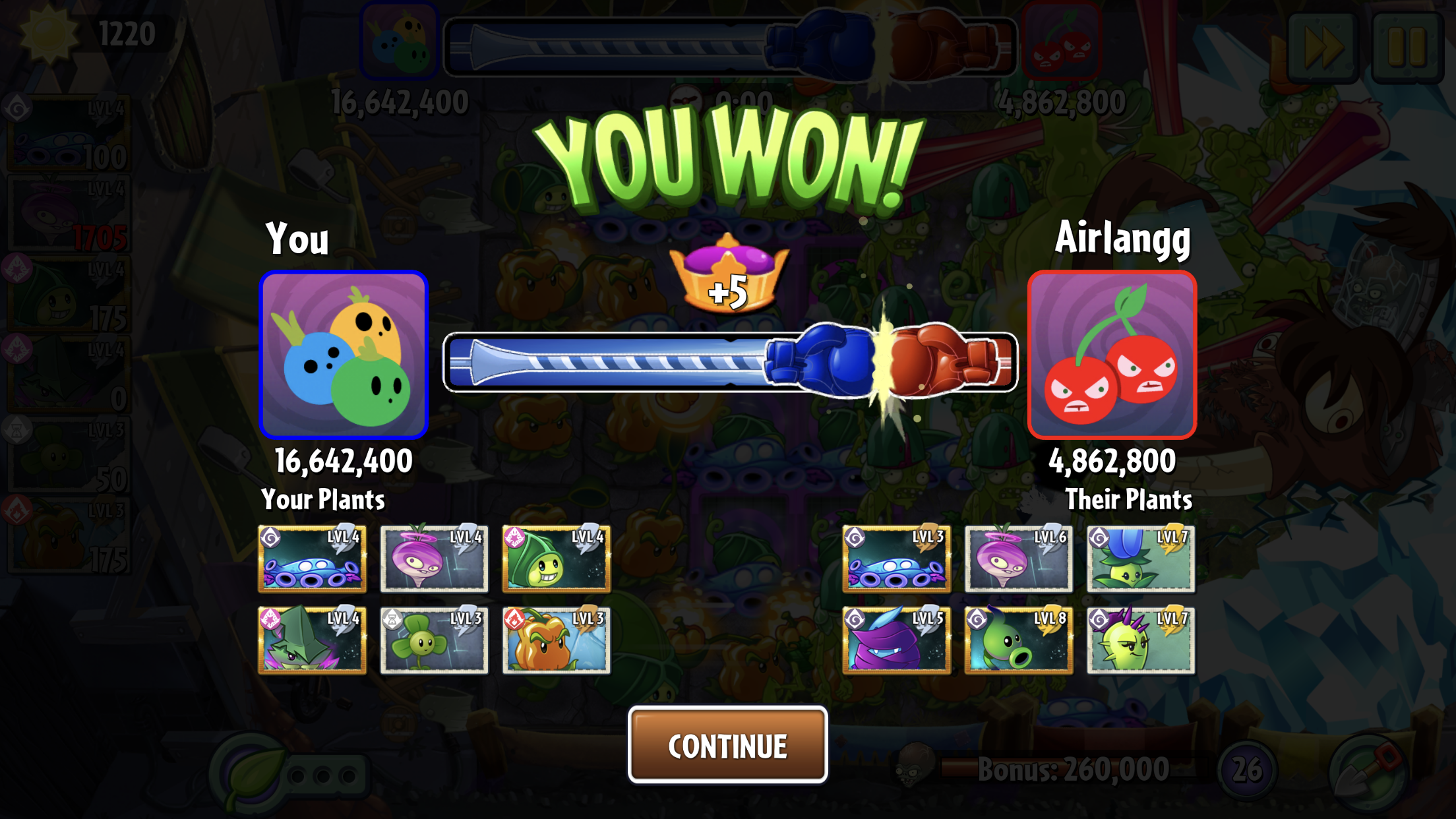This screenshot has width=1456, height=819.
Task: Select your level 4 purple turnip card
Action: click(434, 559)
